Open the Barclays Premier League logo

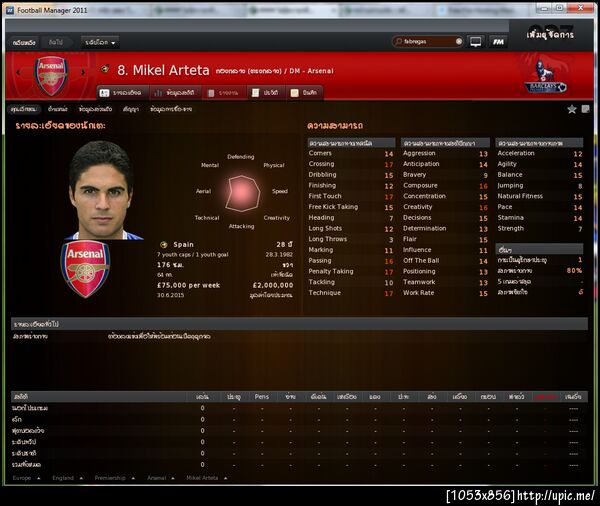(x=548, y=78)
